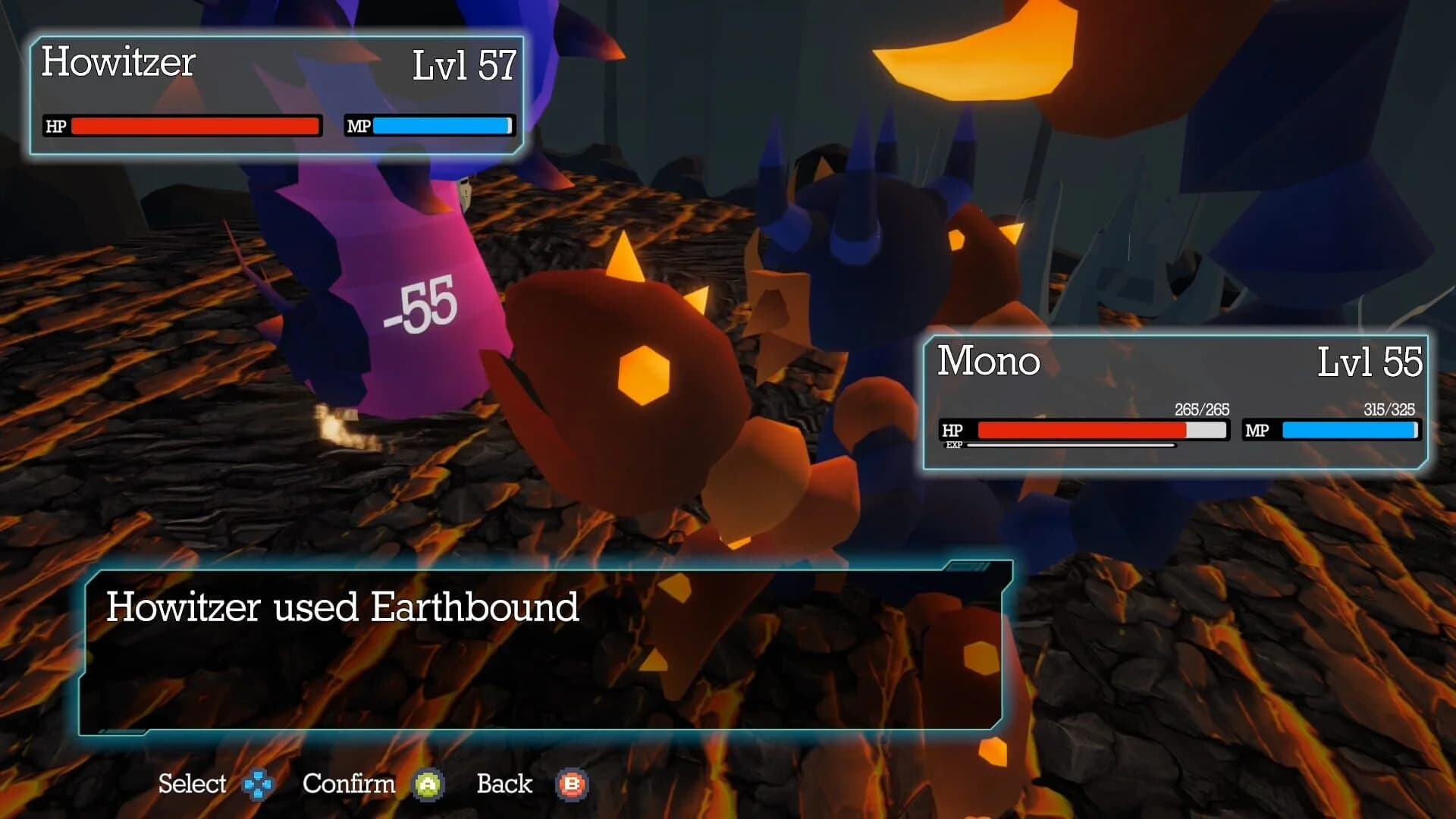Viewport: 1456px width, 819px height.
Task: Click the HP label in Mono's status box
Action: click(x=953, y=431)
